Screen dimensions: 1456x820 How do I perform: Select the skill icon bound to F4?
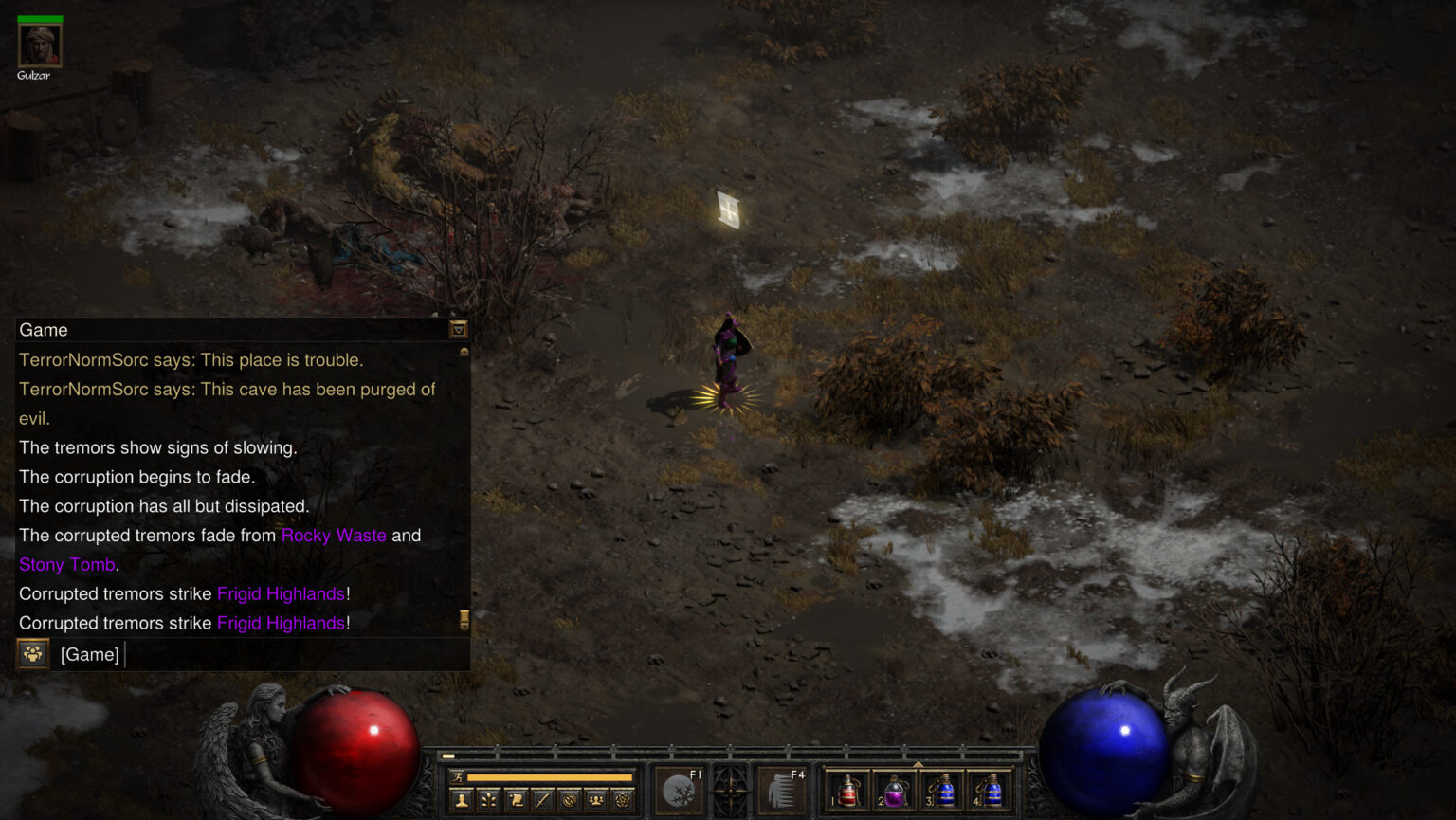(781, 790)
